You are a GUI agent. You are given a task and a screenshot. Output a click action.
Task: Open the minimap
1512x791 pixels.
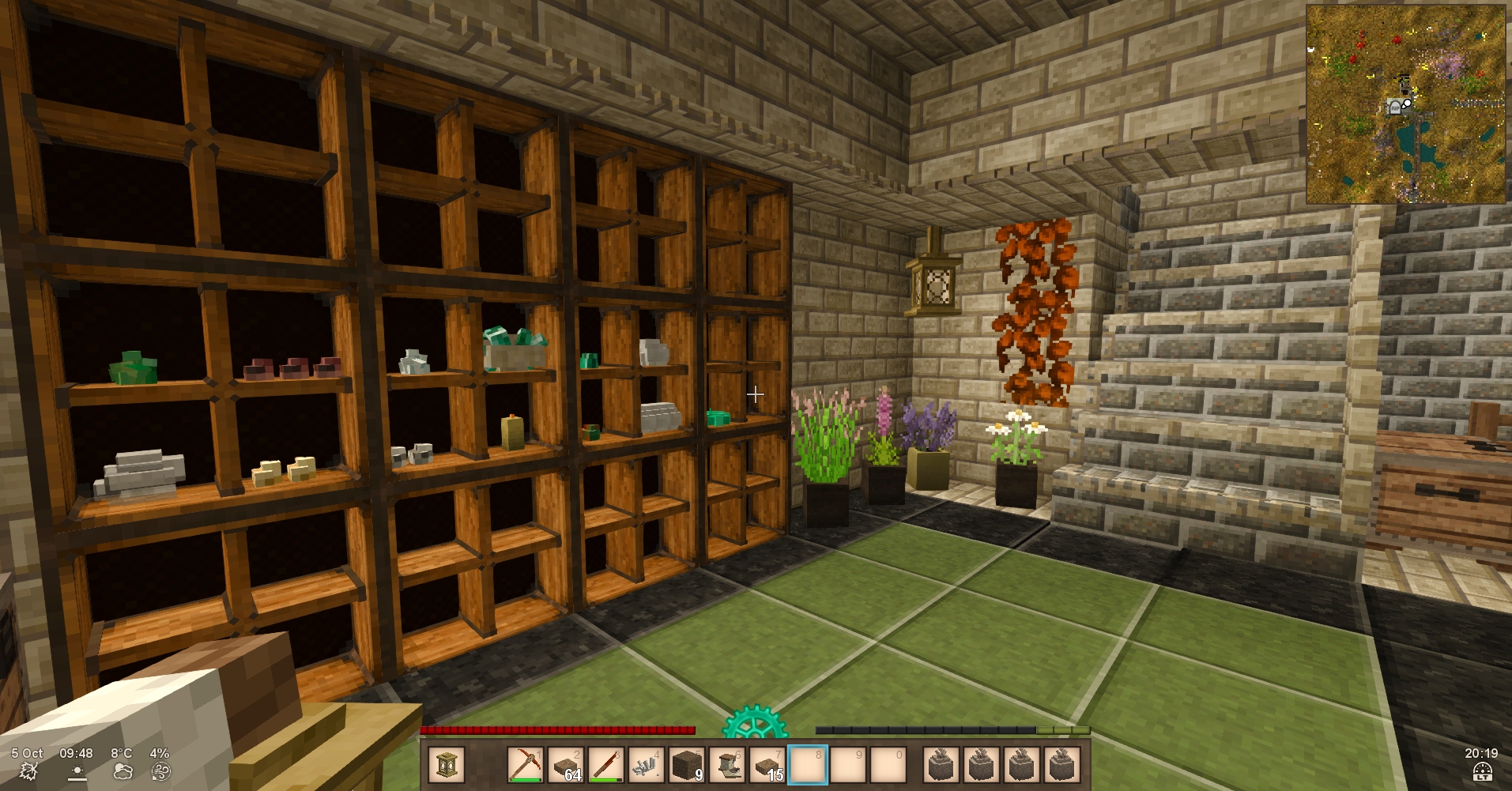tap(1405, 104)
